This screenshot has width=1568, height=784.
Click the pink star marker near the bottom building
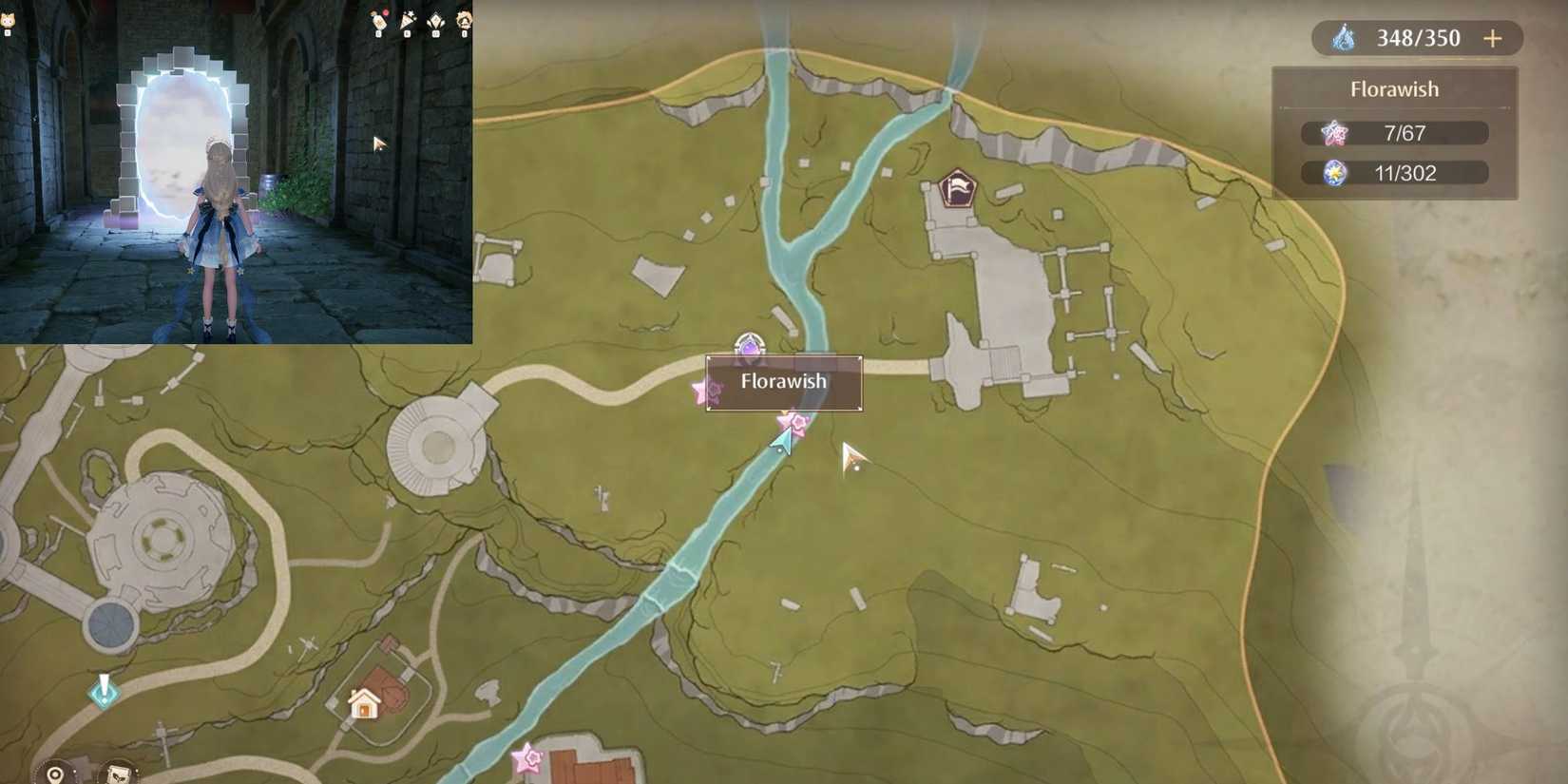click(x=527, y=757)
